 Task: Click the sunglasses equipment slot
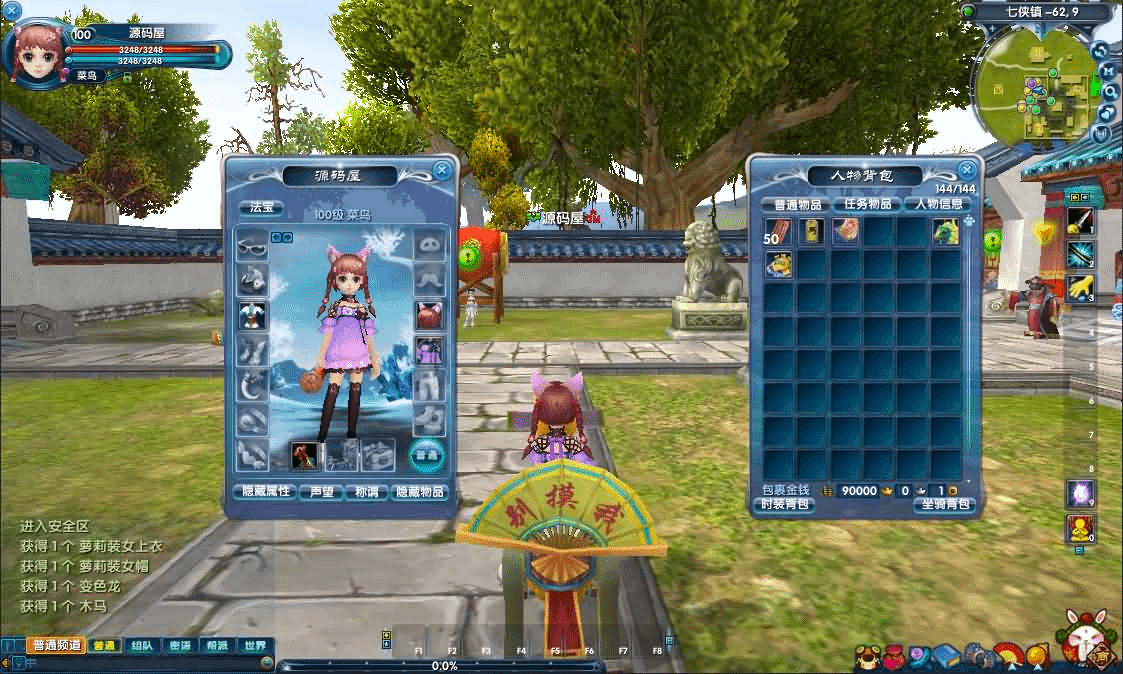tap(251, 243)
